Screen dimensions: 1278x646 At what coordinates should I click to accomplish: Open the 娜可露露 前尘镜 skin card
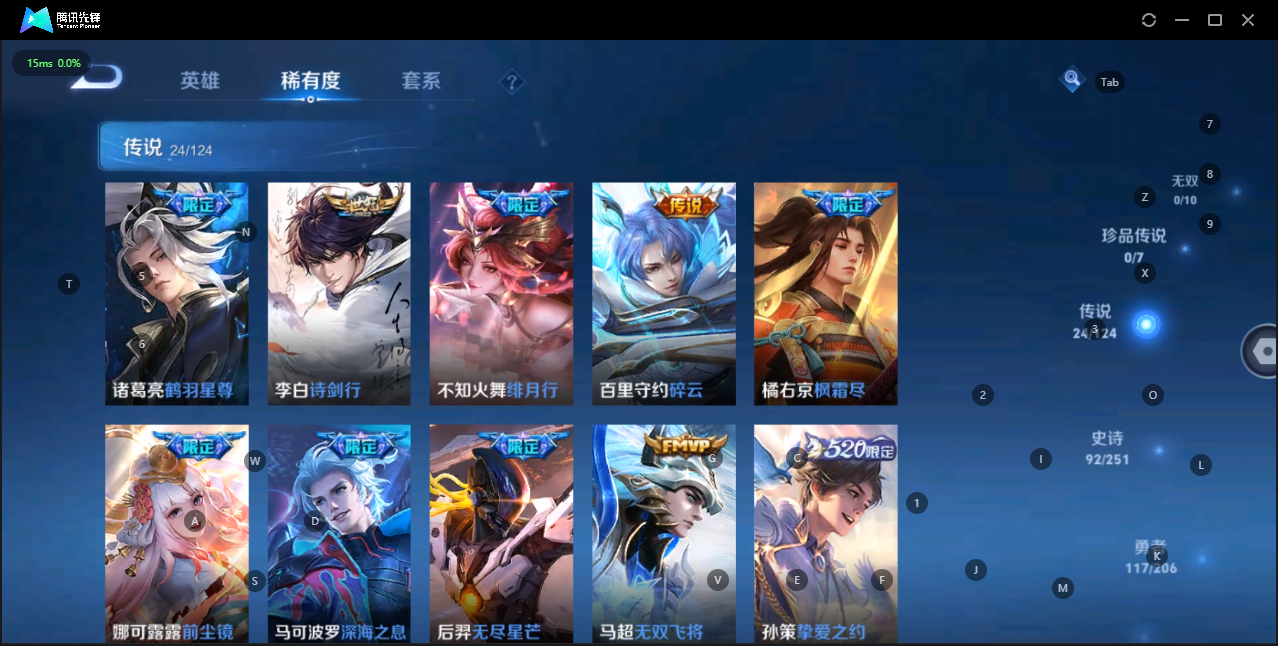[x=177, y=534]
